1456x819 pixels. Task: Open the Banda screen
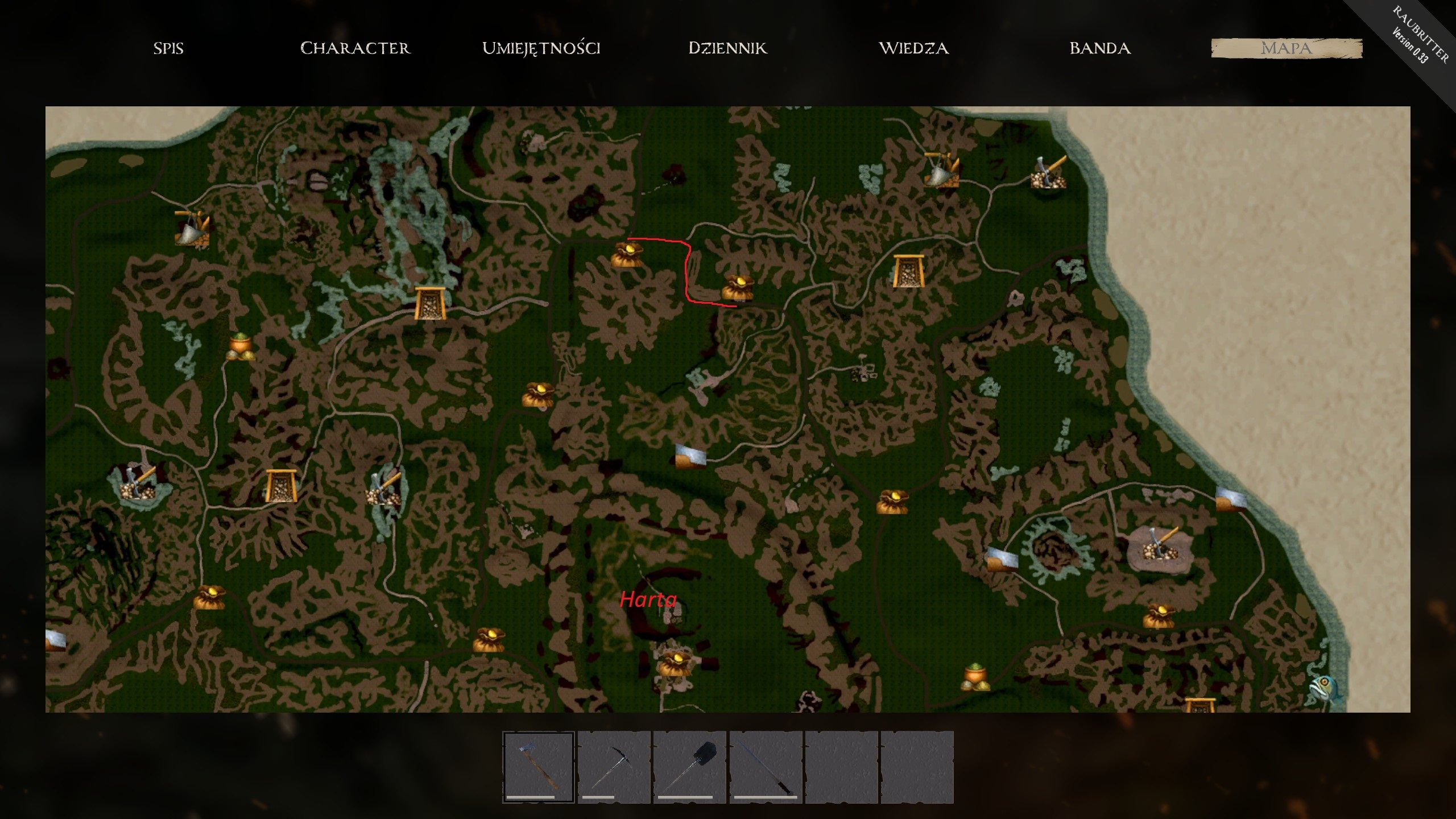pyautogui.click(x=1099, y=48)
